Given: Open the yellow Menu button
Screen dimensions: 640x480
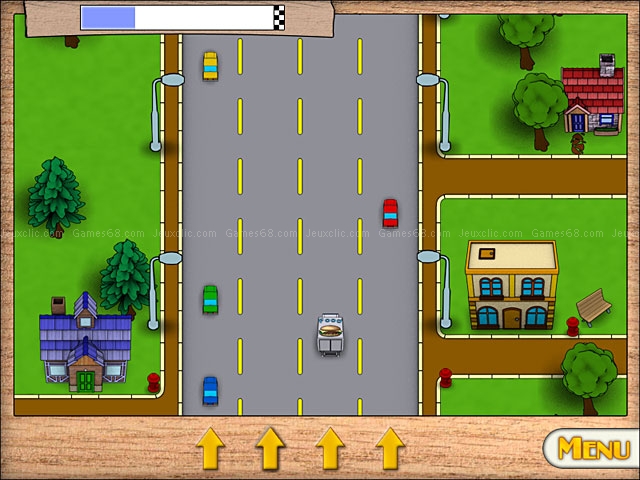Looking at the screenshot, I should pos(592,448).
